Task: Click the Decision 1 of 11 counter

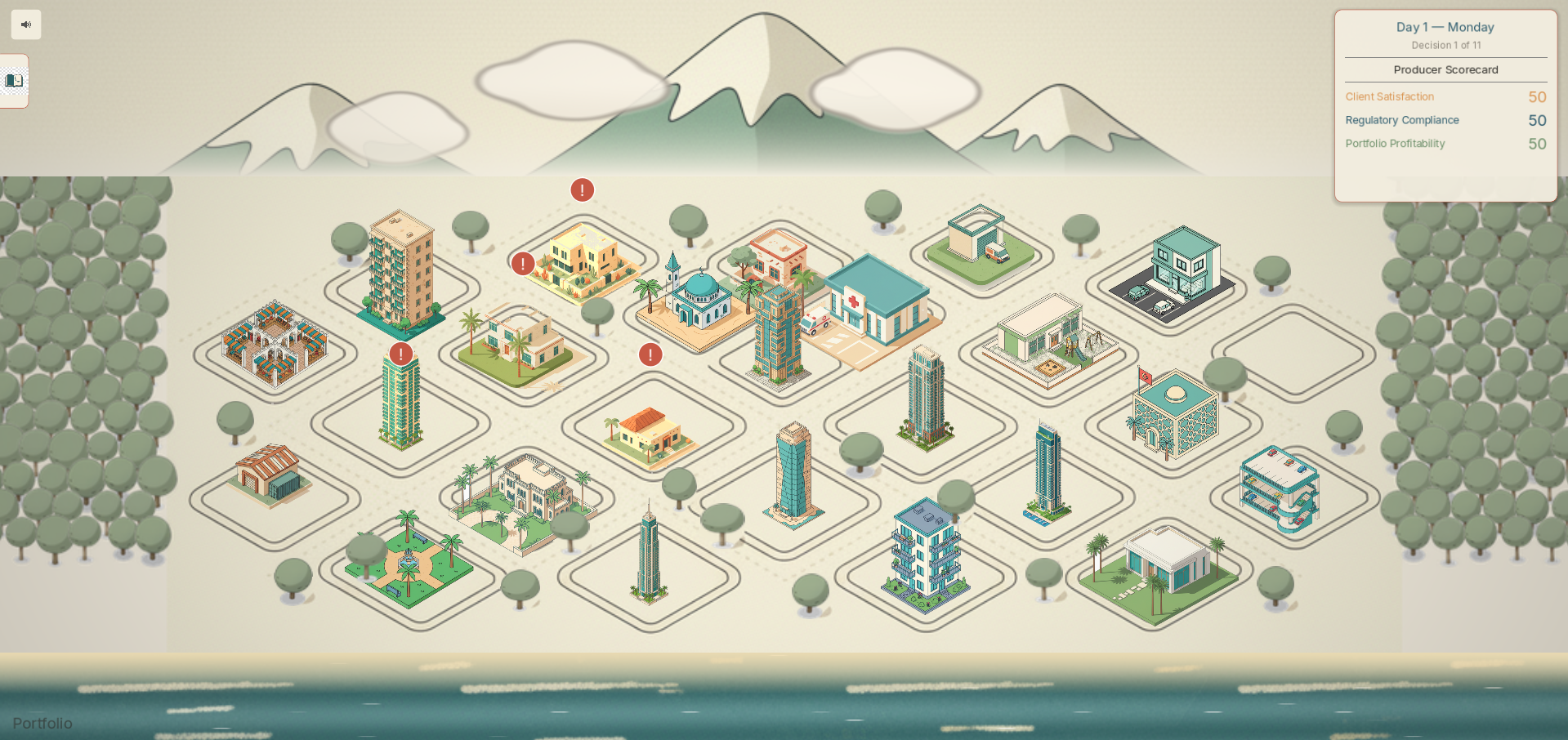Action: click(1446, 46)
